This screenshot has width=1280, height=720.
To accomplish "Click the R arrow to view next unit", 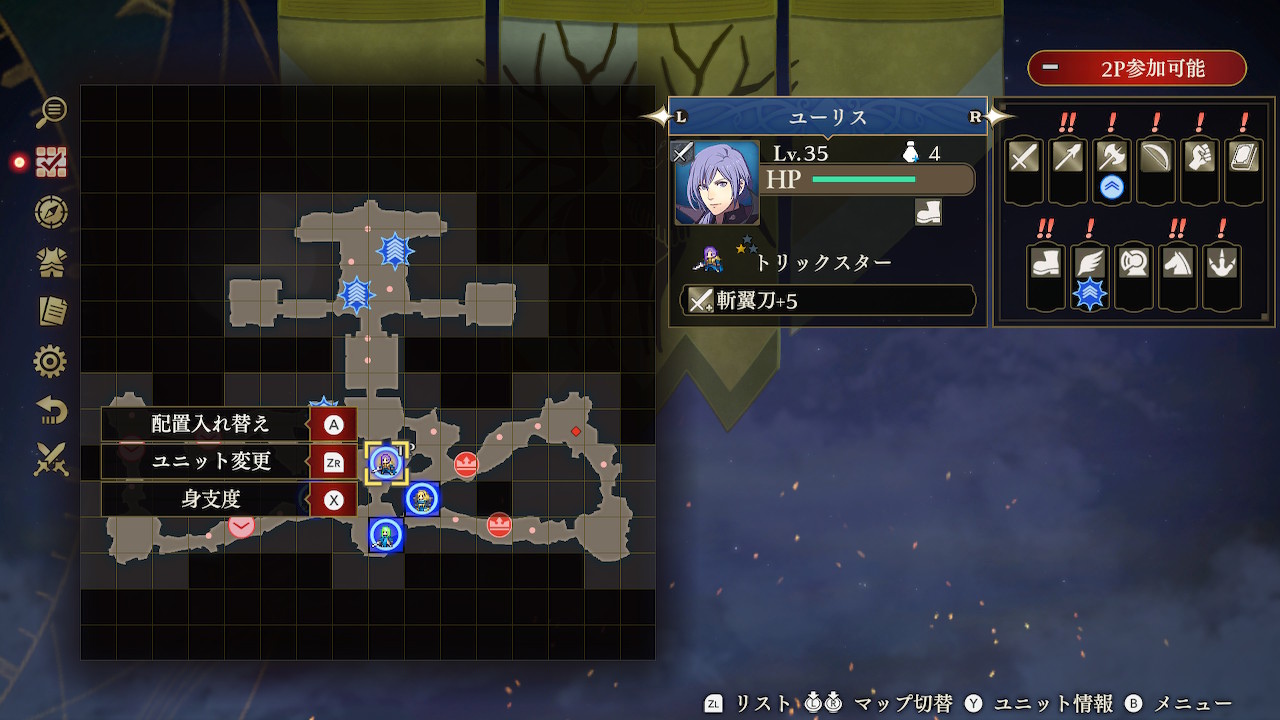I will pos(974,115).
